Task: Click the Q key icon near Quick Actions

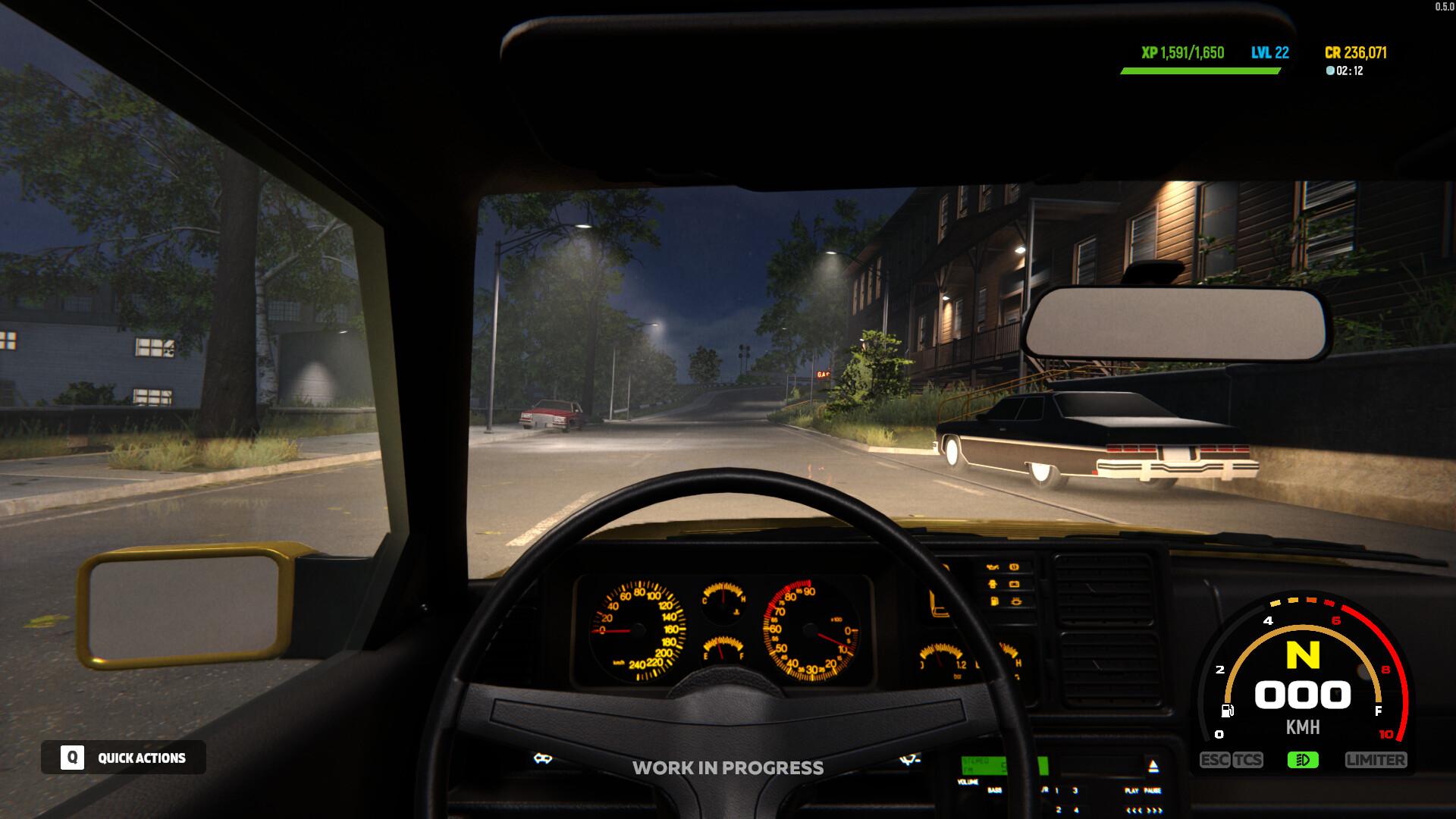Action: click(x=72, y=758)
